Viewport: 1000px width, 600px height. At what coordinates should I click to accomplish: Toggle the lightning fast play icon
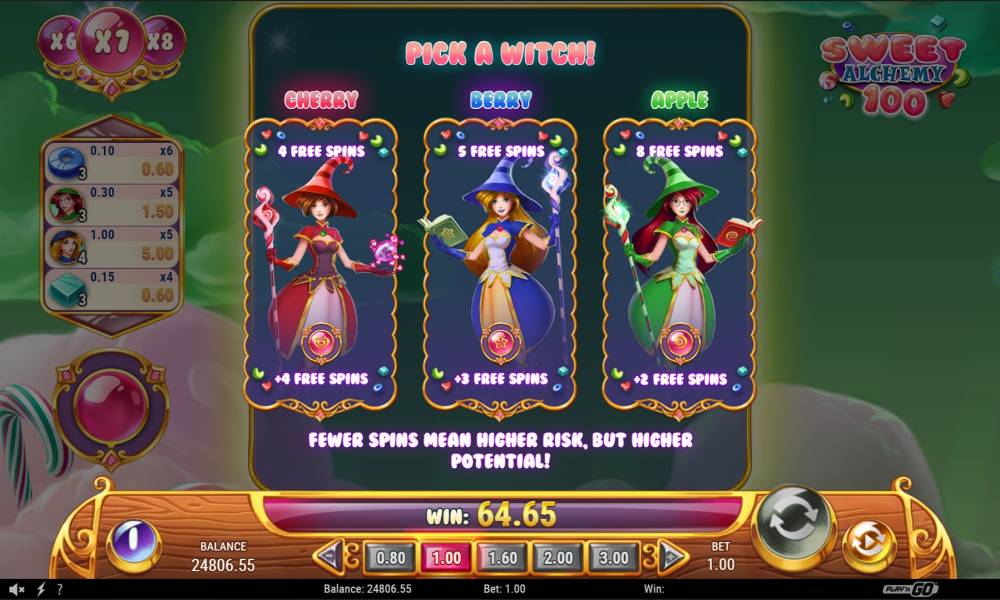[x=41, y=590]
